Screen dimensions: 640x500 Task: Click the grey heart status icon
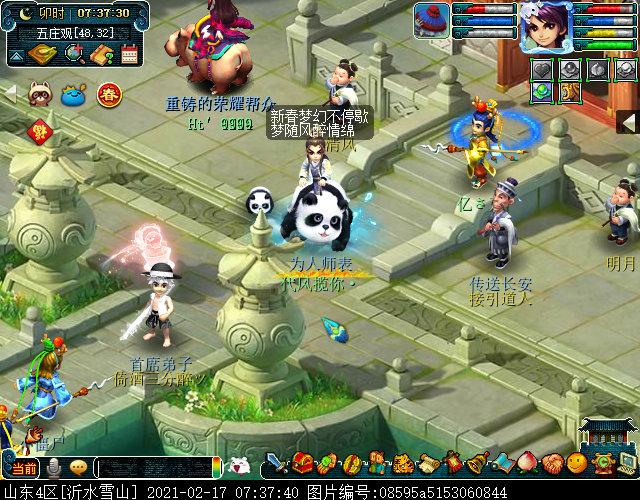543,68
